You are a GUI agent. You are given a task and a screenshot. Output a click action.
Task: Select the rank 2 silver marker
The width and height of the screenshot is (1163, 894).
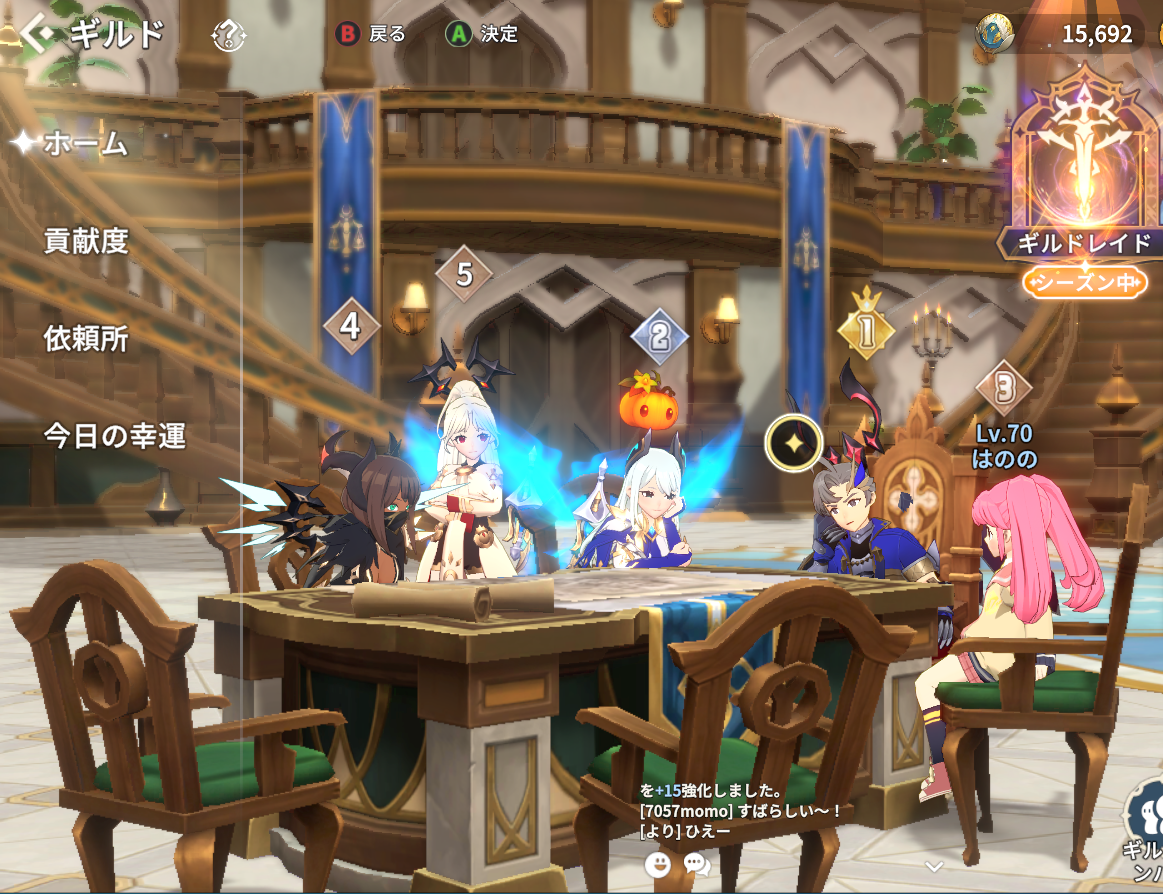click(x=659, y=336)
